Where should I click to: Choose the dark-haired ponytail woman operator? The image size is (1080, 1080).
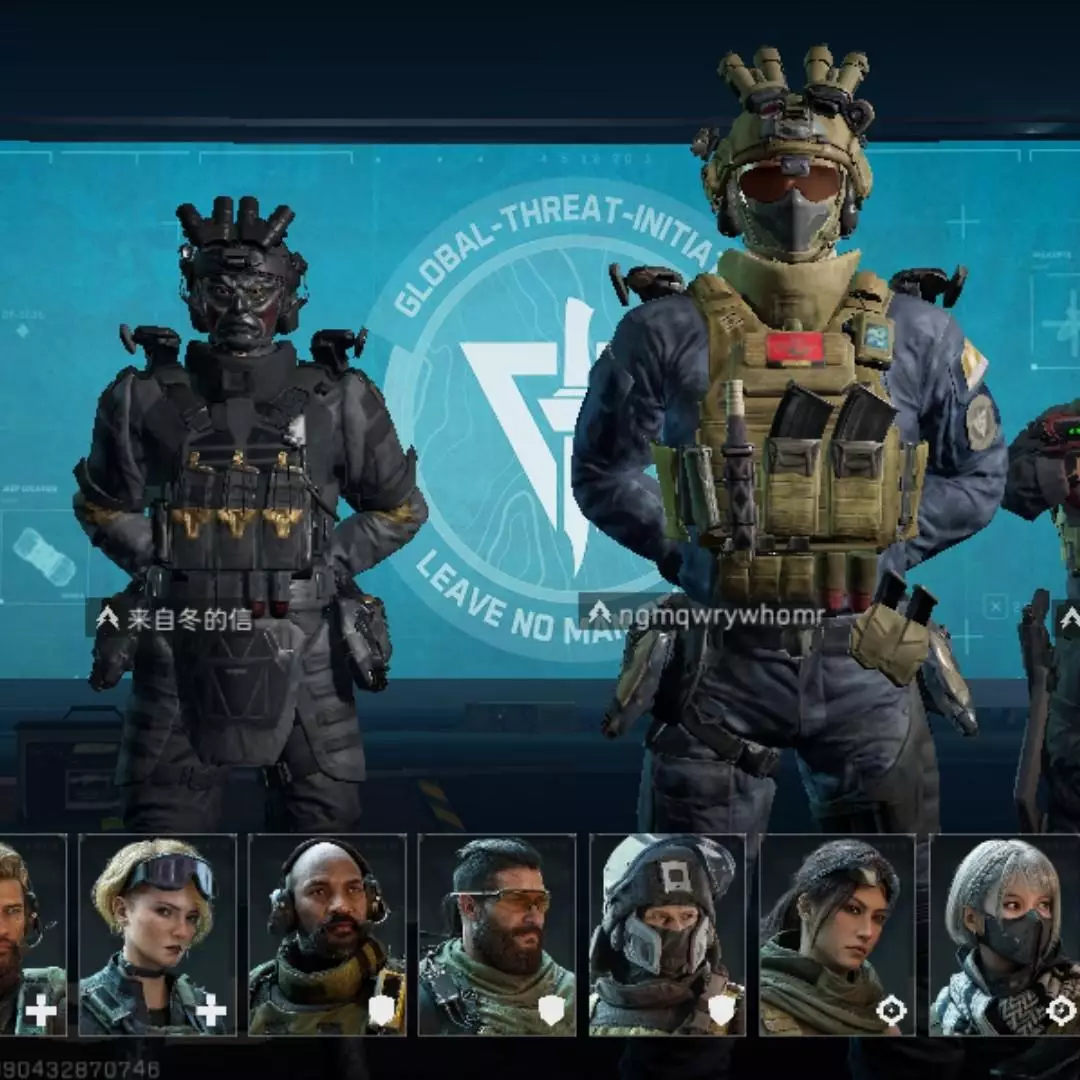pos(837,935)
